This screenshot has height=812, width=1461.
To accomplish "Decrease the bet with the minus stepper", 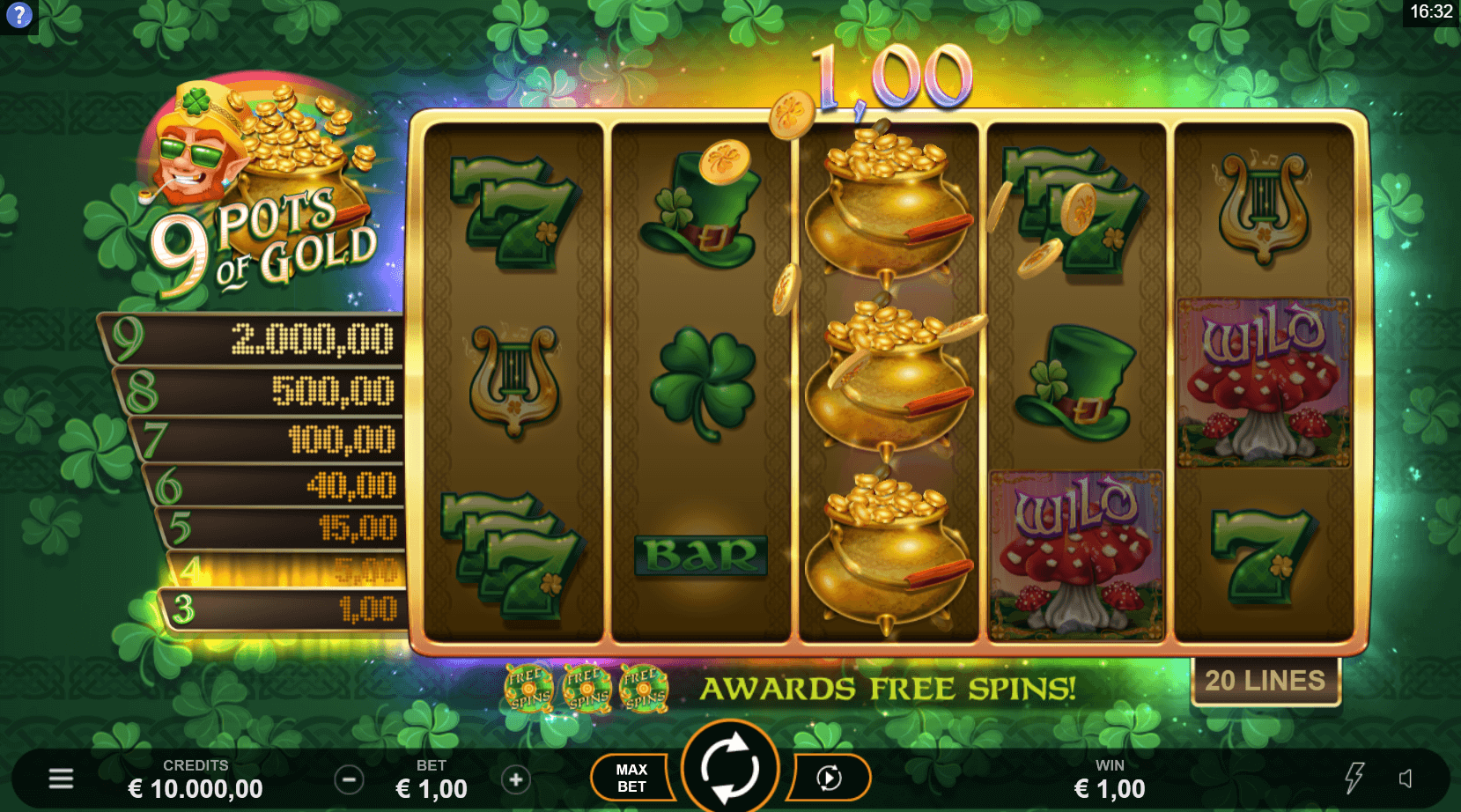I will click(x=349, y=779).
